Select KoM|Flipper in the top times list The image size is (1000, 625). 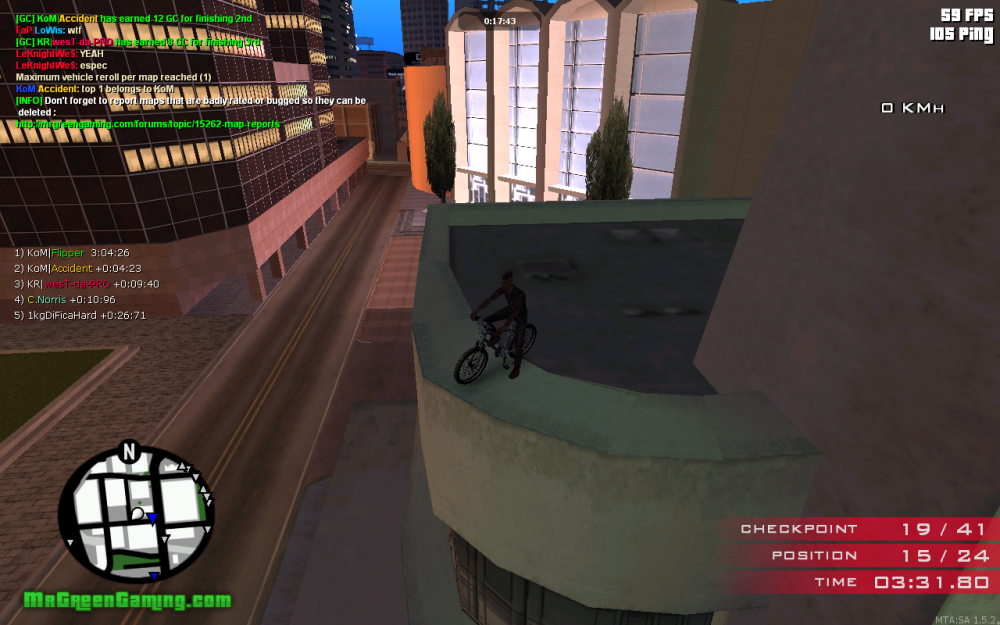[x=72, y=253]
